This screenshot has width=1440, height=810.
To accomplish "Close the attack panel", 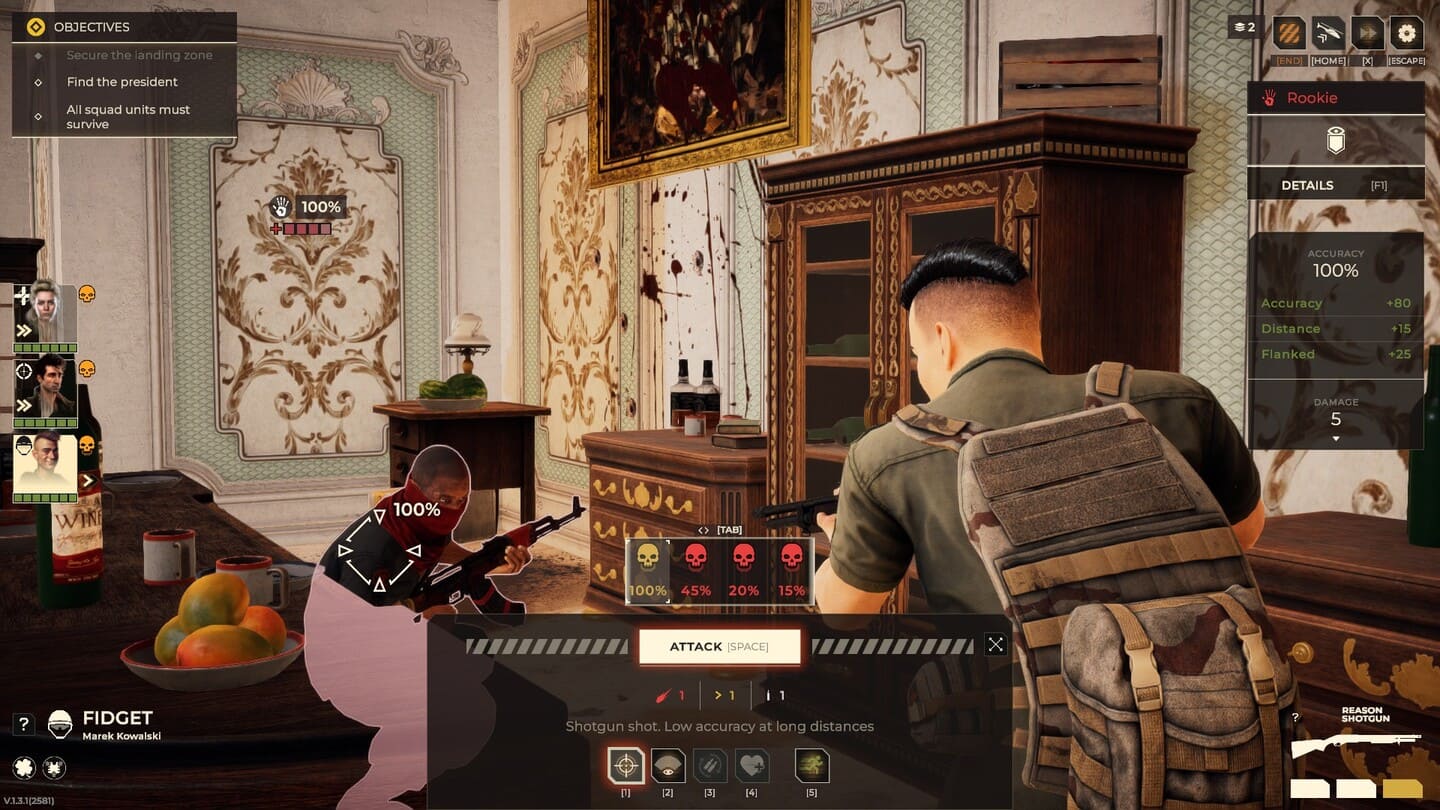I will 995,645.
